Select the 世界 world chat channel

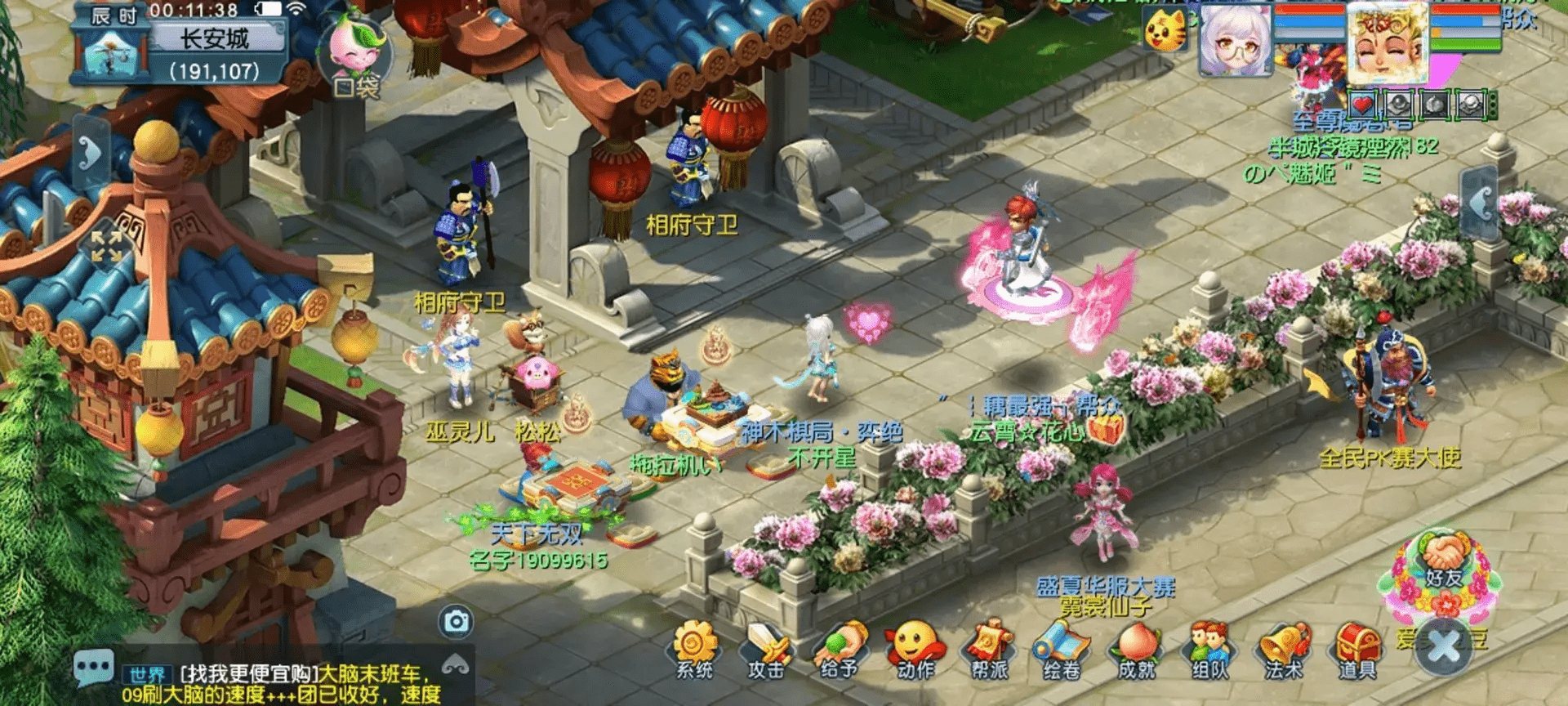point(148,675)
